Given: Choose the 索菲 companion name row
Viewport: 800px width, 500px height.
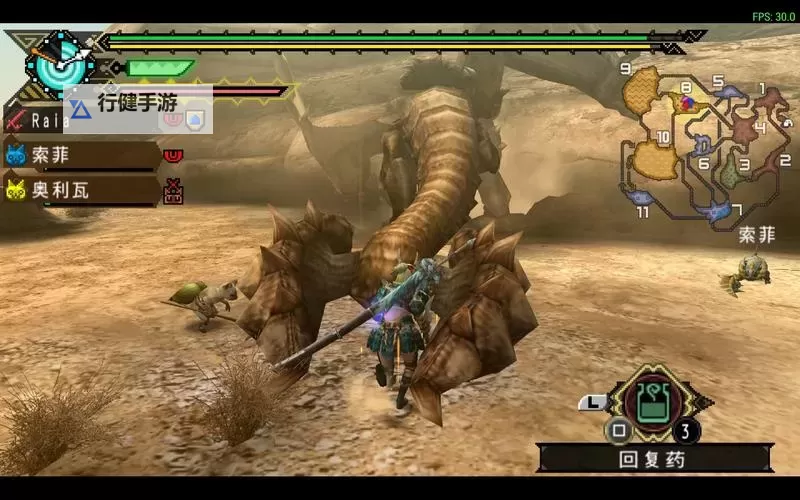Looking at the screenshot, I should [x=80, y=155].
